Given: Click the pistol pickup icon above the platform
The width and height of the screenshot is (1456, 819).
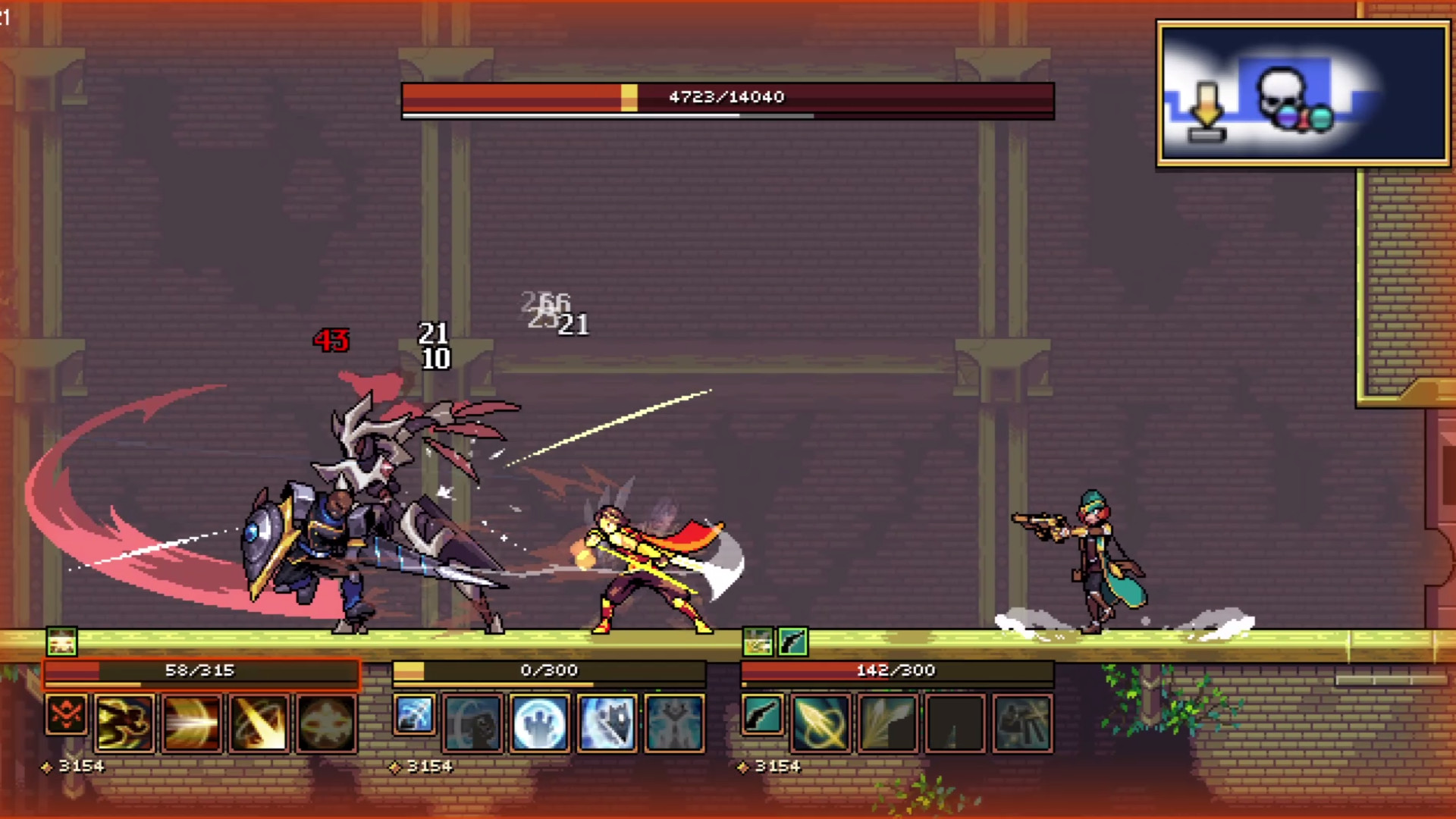Looking at the screenshot, I should pos(791,642).
